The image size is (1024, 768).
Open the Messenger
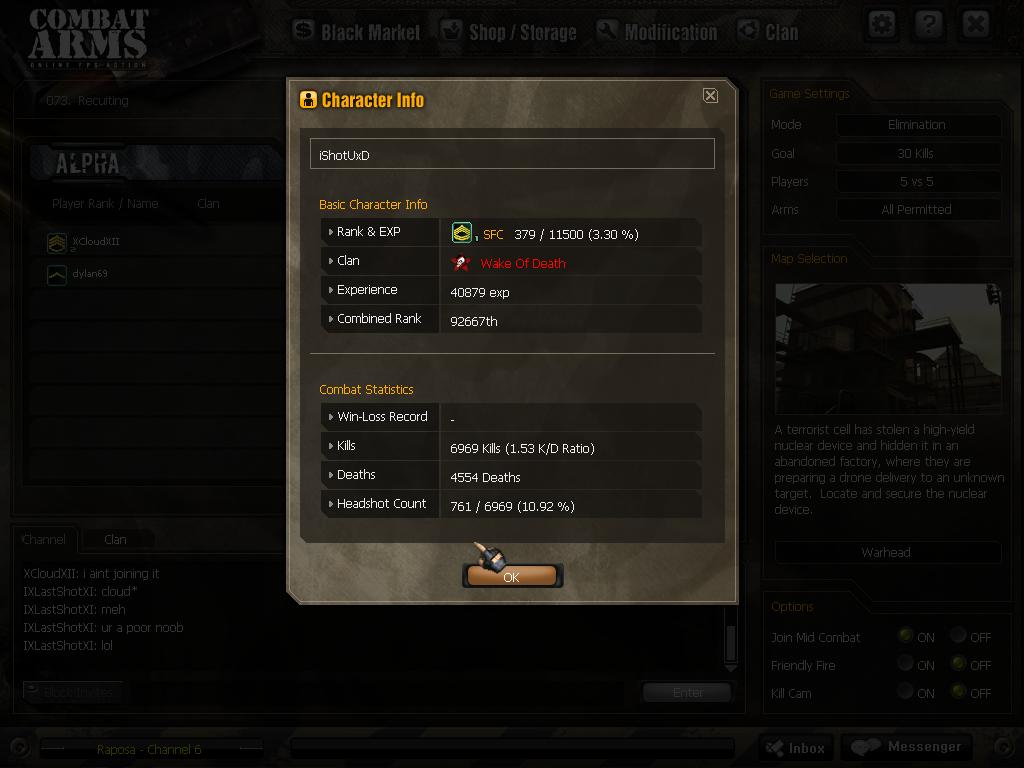(905, 747)
